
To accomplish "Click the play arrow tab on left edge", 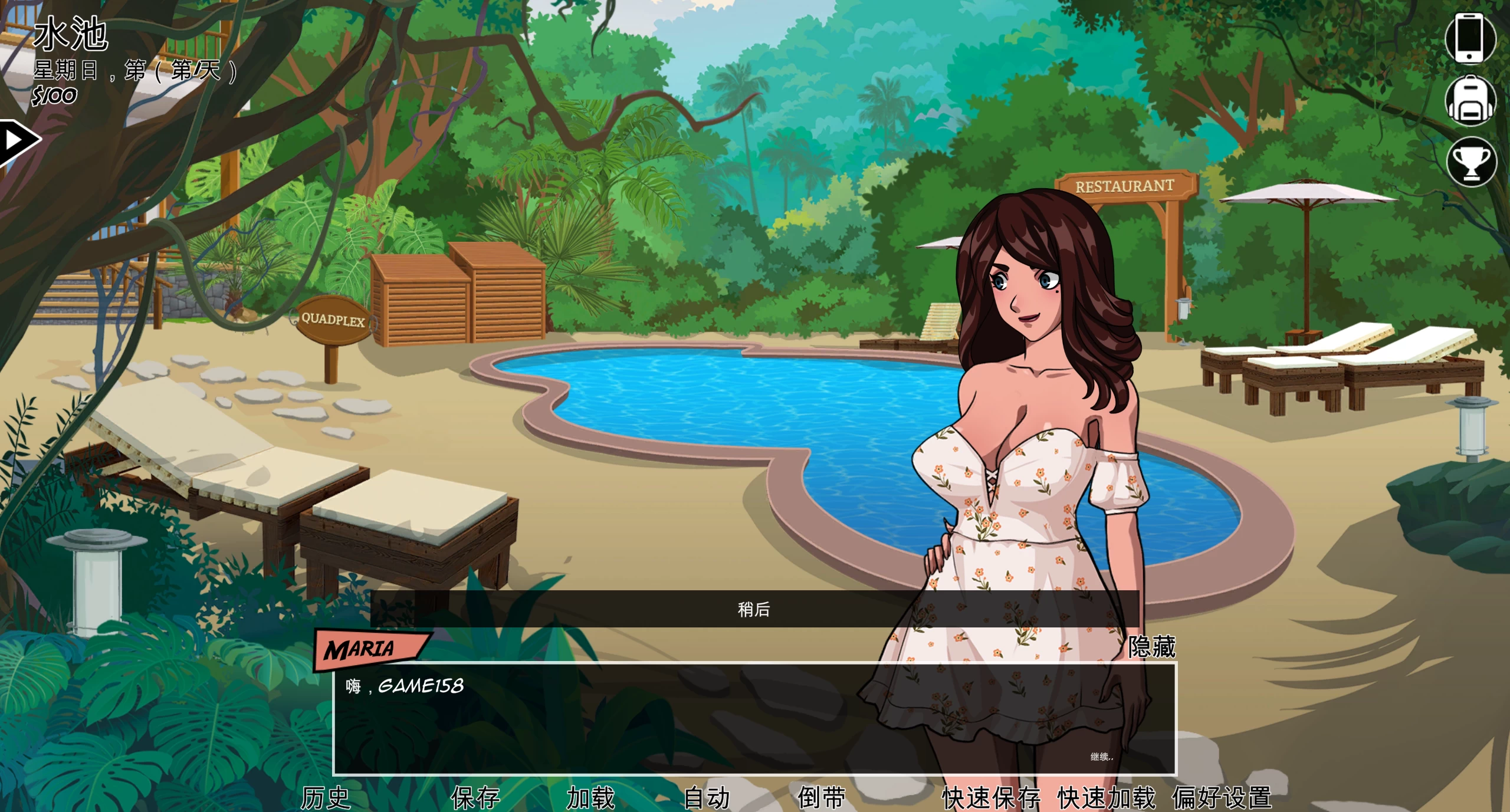I will (x=17, y=141).
